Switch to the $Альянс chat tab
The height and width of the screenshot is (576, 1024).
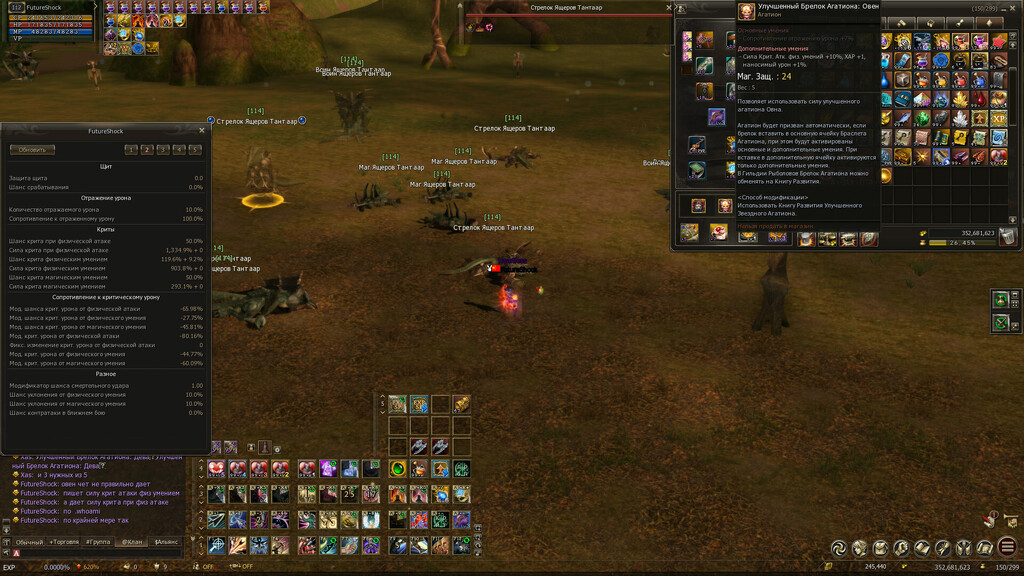tap(164, 541)
